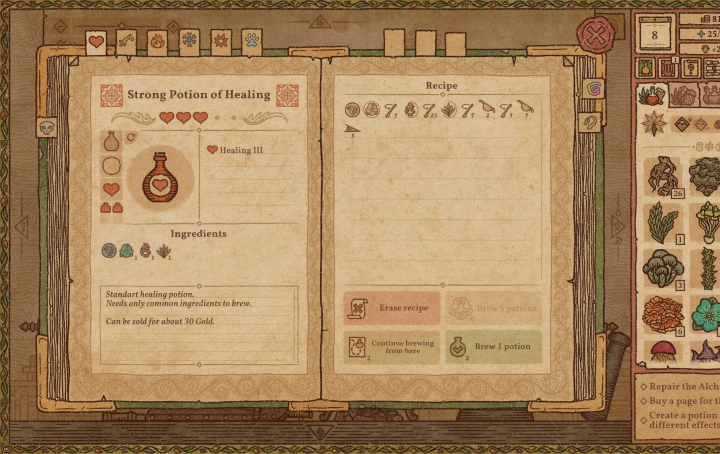The height and width of the screenshot is (454, 720).
Task: Select the heart icon customization option
Action: (x=112, y=188)
